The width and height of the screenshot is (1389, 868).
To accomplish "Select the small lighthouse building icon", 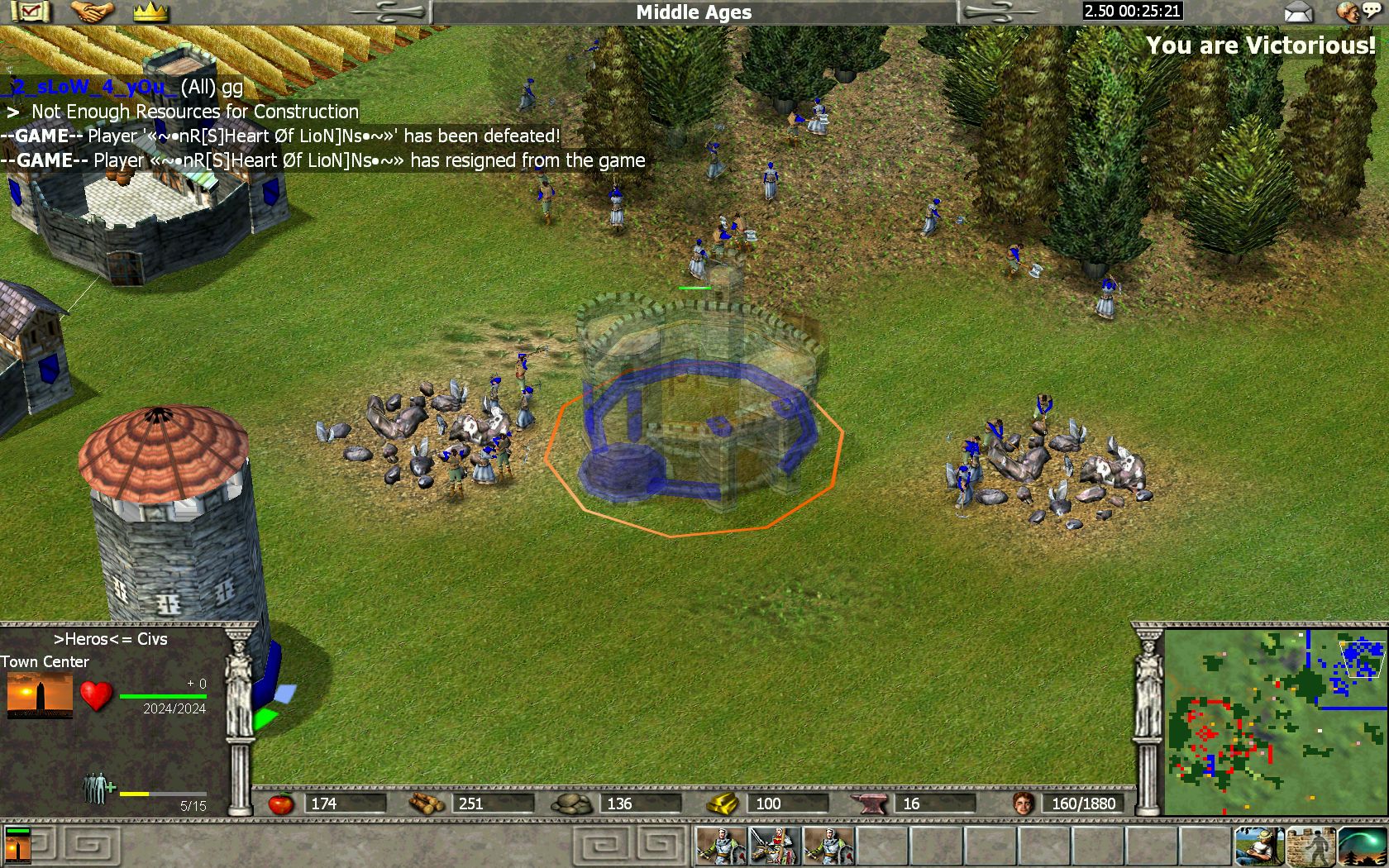I will coord(18,846).
